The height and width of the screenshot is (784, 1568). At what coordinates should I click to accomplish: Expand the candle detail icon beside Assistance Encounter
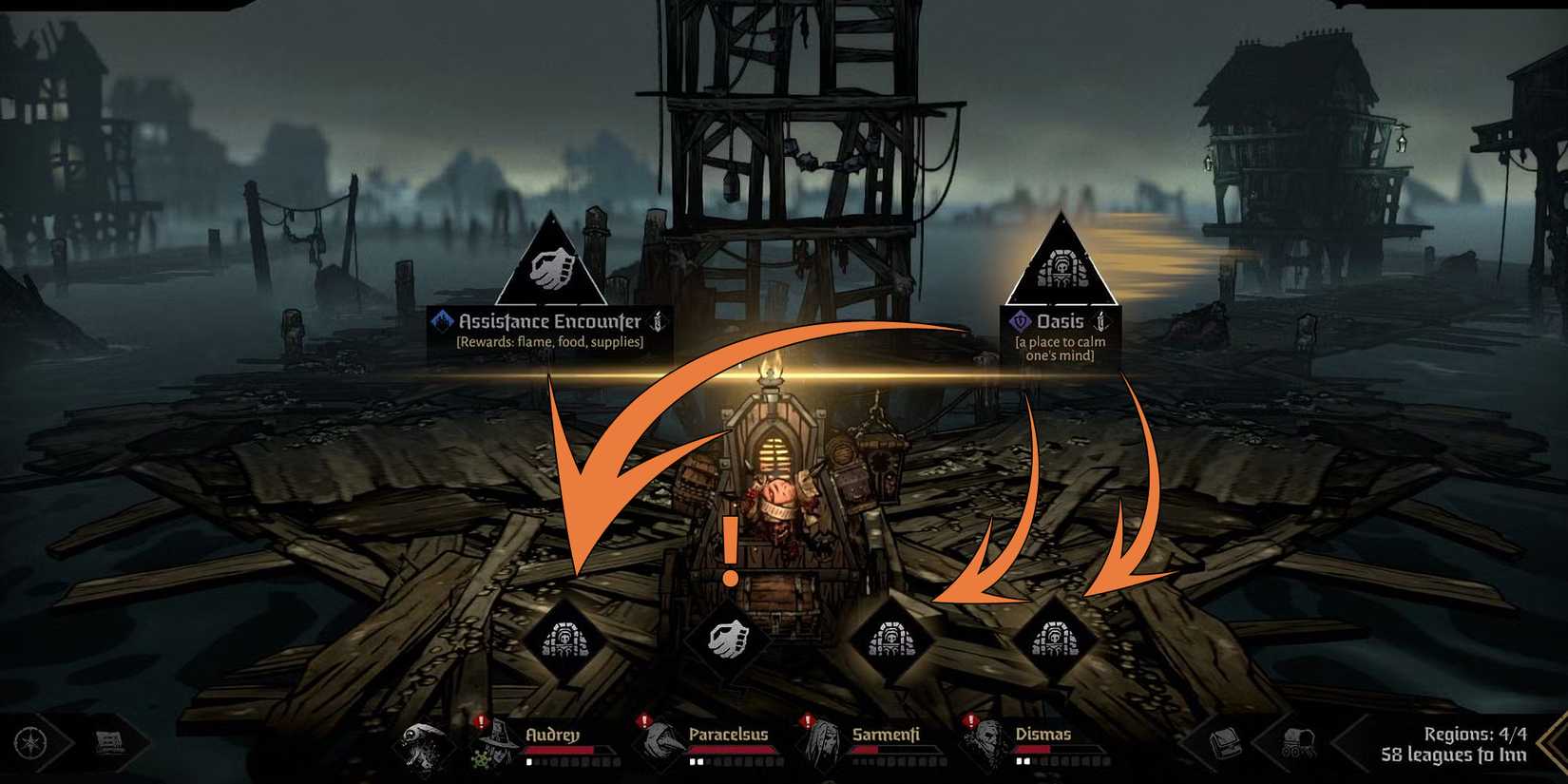coord(656,322)
